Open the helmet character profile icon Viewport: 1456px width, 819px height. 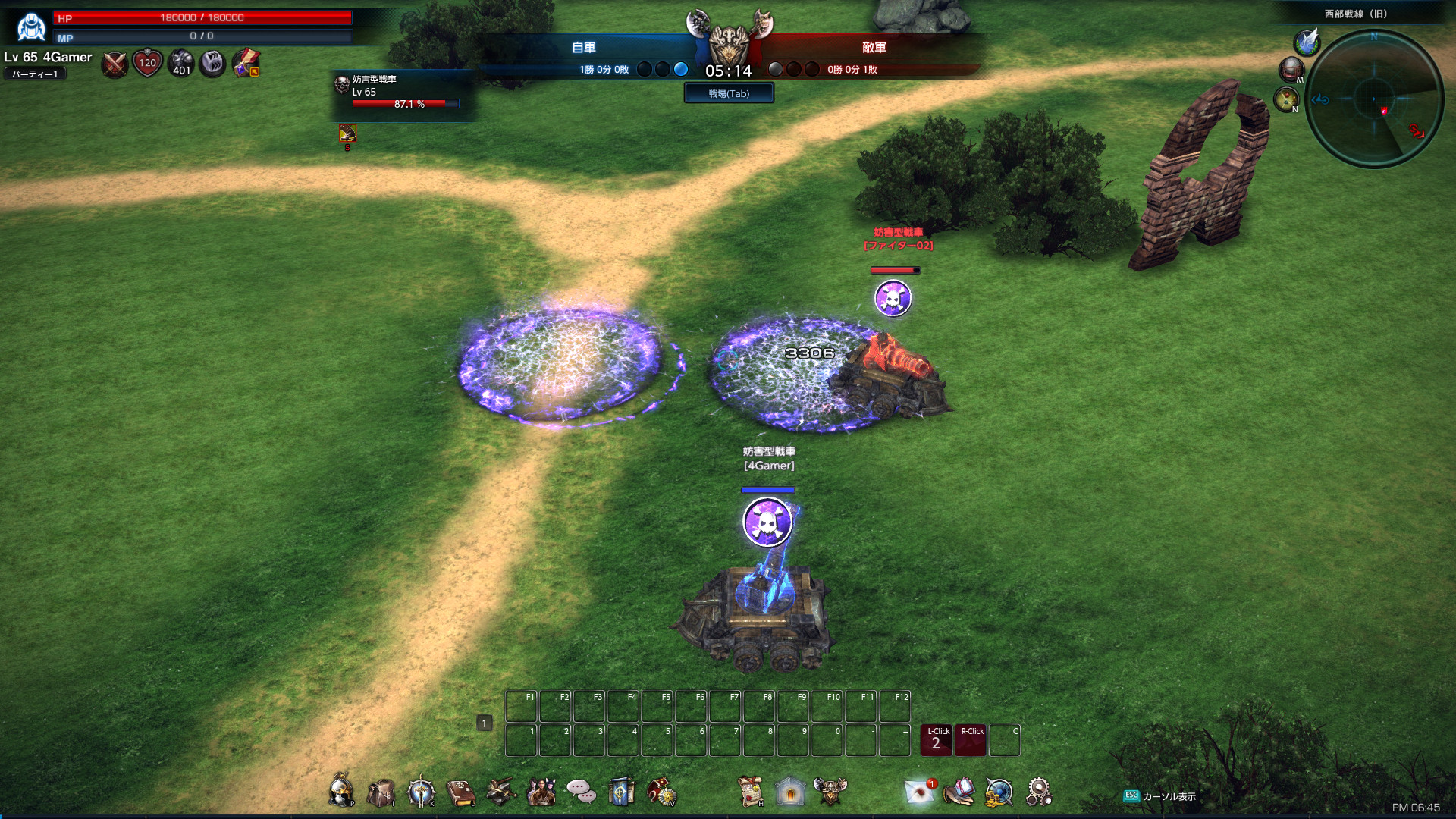click(341, 792)
